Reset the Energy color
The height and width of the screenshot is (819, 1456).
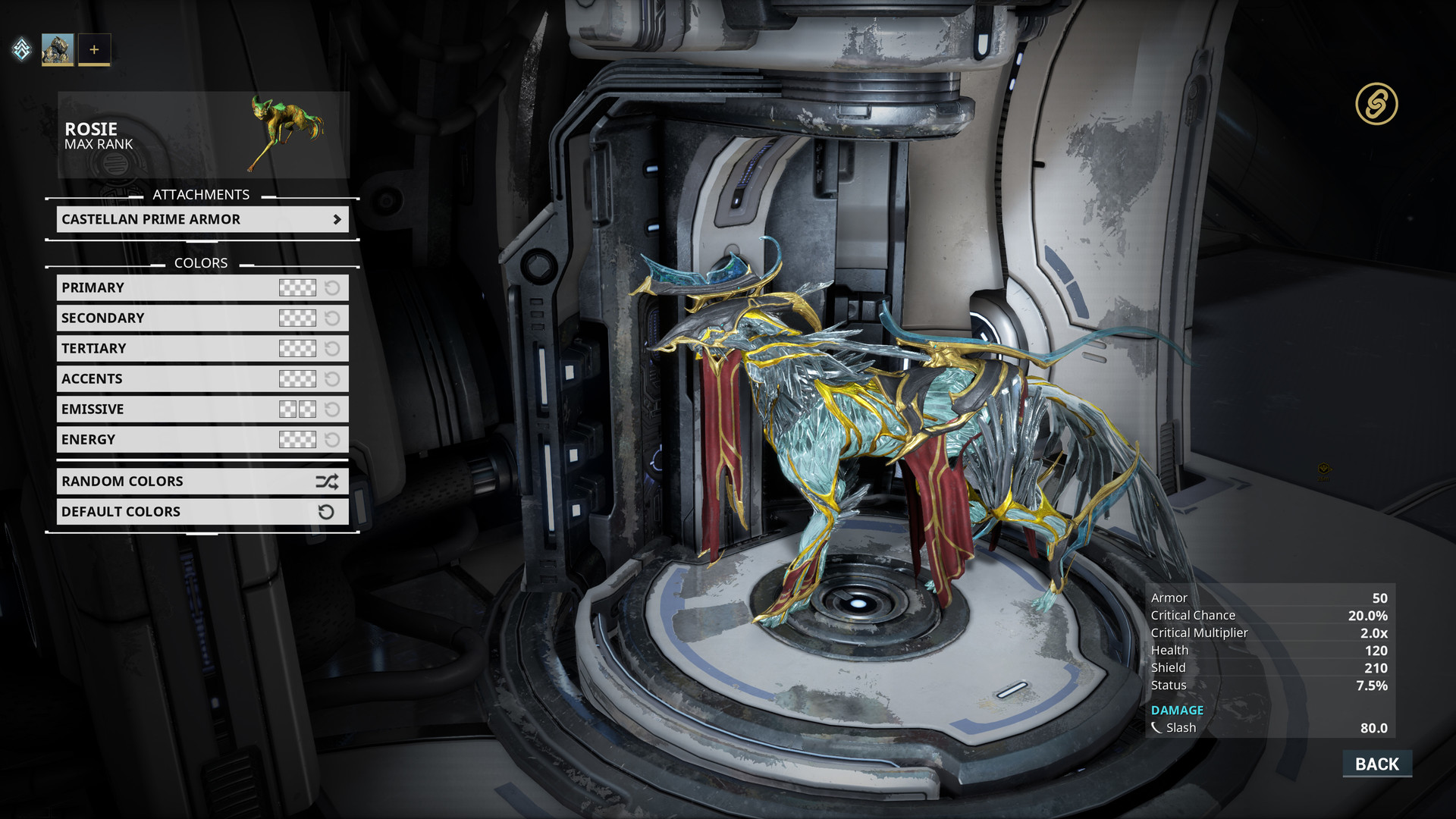(332, 440)
